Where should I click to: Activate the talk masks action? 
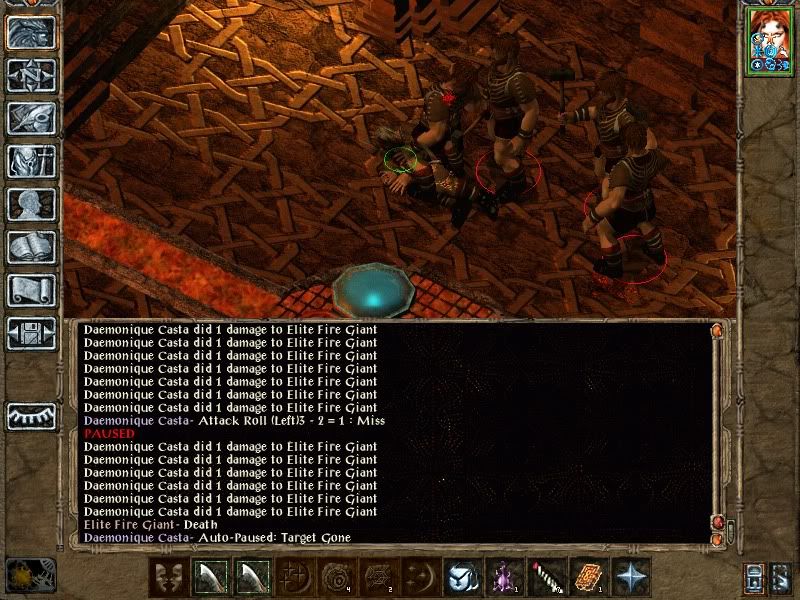170,577
